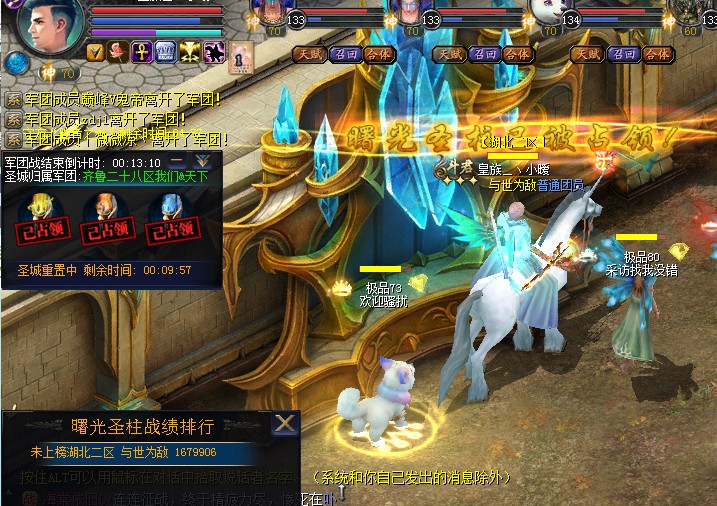Minimize the legion war timer panel
Image resolution: width=717 pixels, height=506 pixels.
177,160
